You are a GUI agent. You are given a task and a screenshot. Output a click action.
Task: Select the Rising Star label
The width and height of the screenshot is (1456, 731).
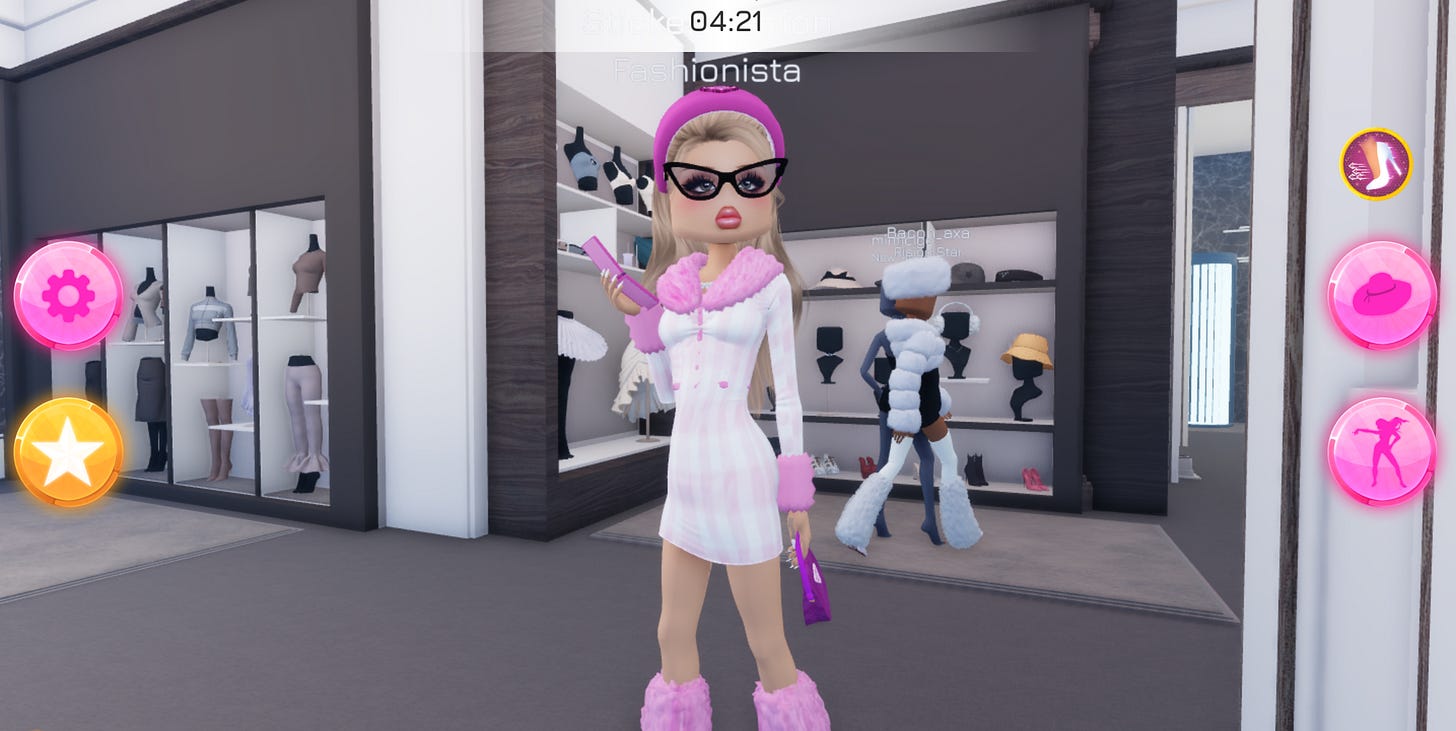point(928,253)
